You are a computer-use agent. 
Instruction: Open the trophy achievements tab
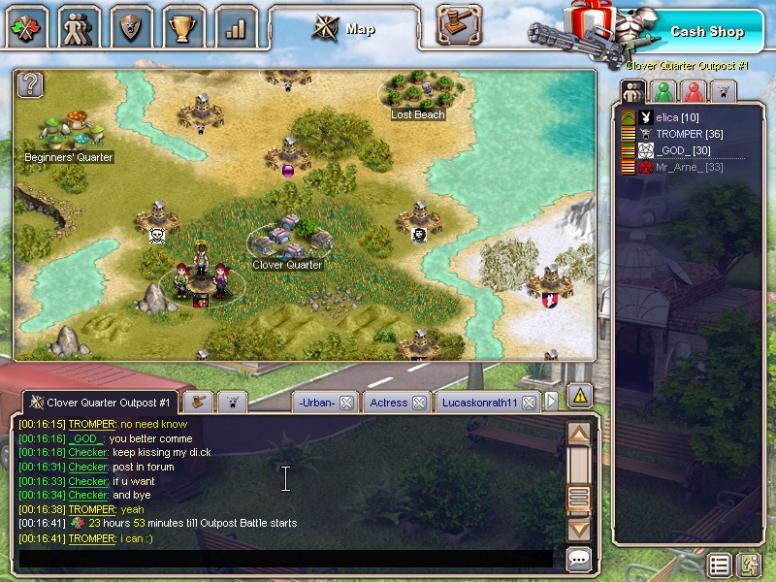pyautogui.click(x=184, y=27)
